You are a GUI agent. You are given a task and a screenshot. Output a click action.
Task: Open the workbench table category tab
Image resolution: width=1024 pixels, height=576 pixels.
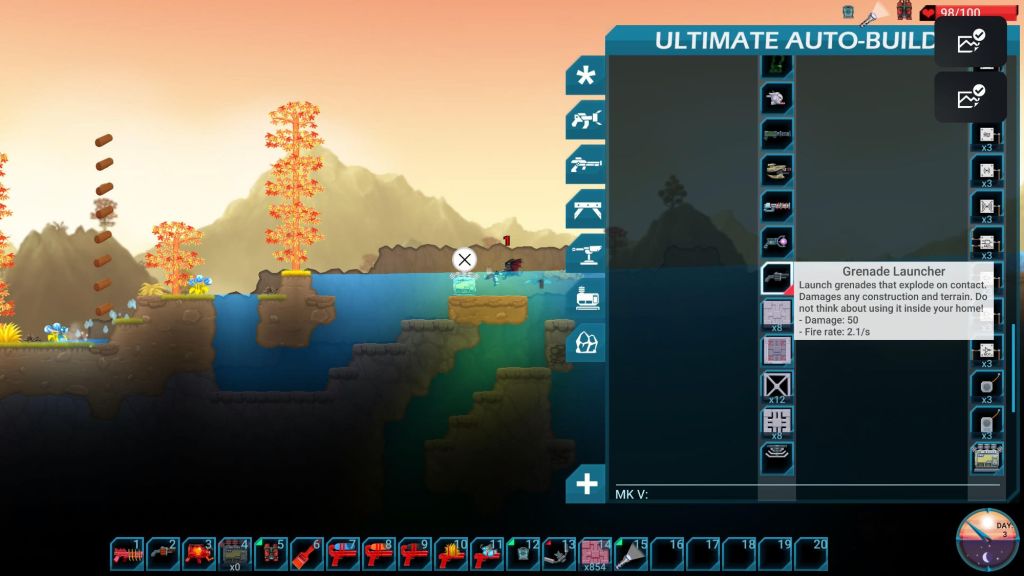[585, 210]
